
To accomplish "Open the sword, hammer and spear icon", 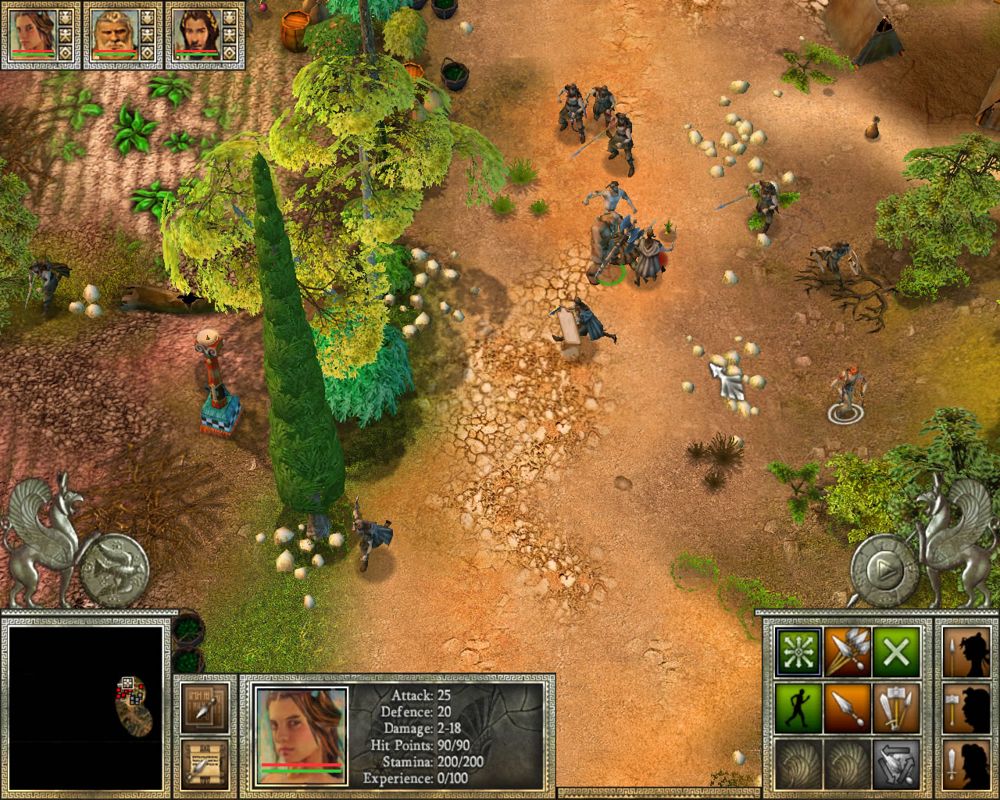I will [x=896, y=708].
